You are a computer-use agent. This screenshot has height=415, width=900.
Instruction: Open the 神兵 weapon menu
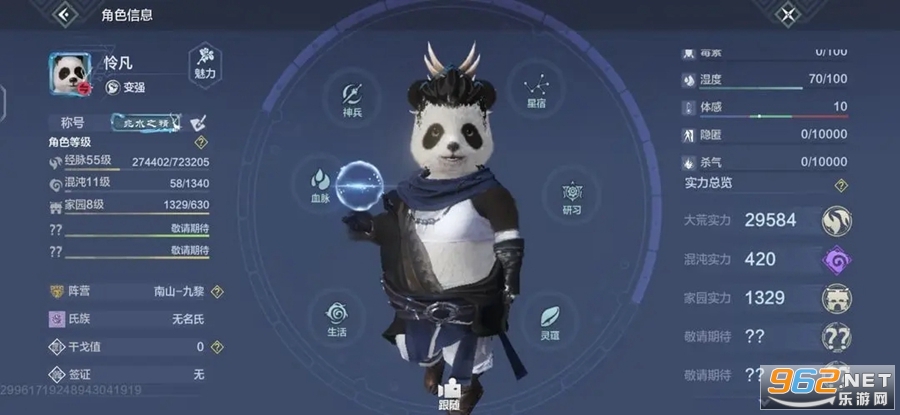coord(352,98)
